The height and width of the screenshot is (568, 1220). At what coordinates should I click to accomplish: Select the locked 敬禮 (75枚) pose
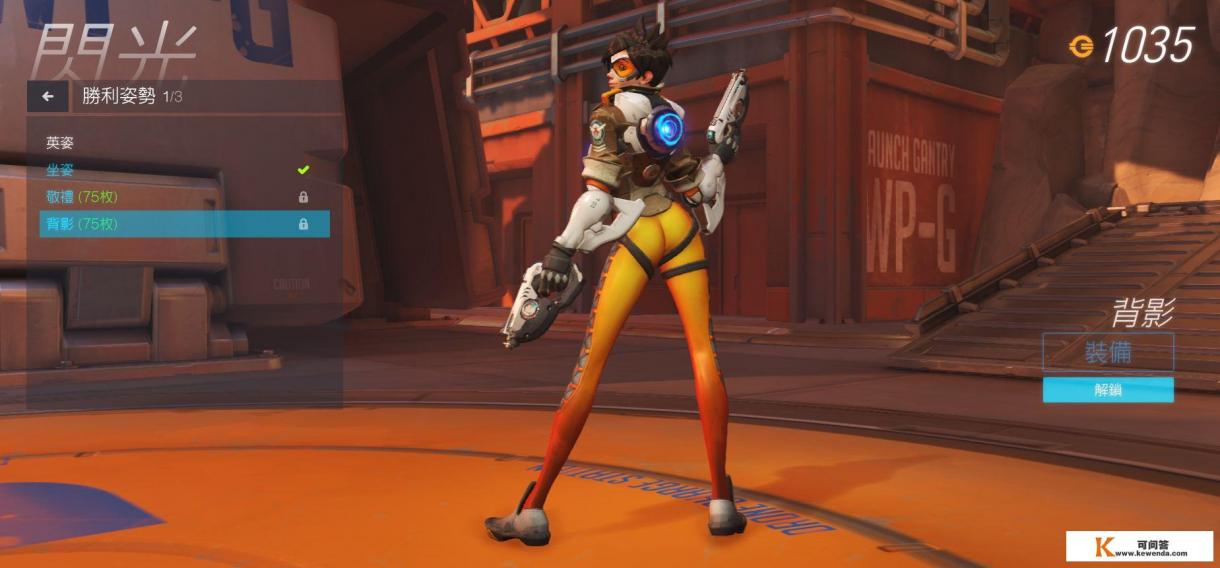(x=82, y=197)
